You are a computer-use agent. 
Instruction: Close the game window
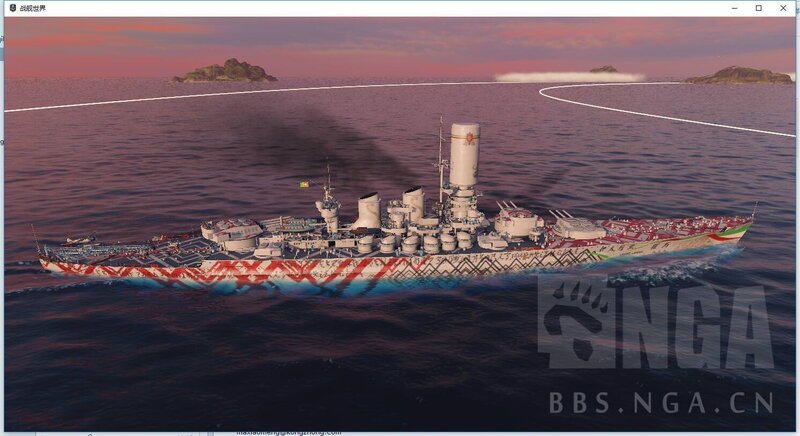(784, 8)
